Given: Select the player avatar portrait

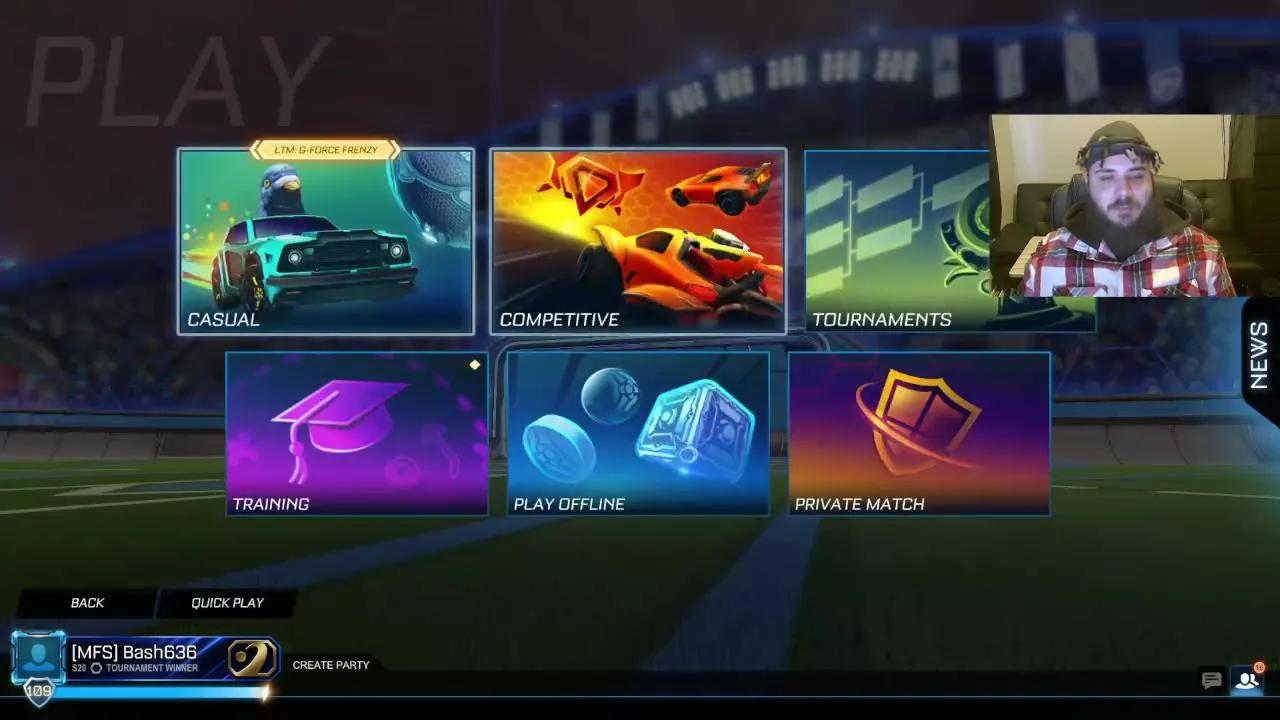Looking at the screenshot, I should click(38, 658).
